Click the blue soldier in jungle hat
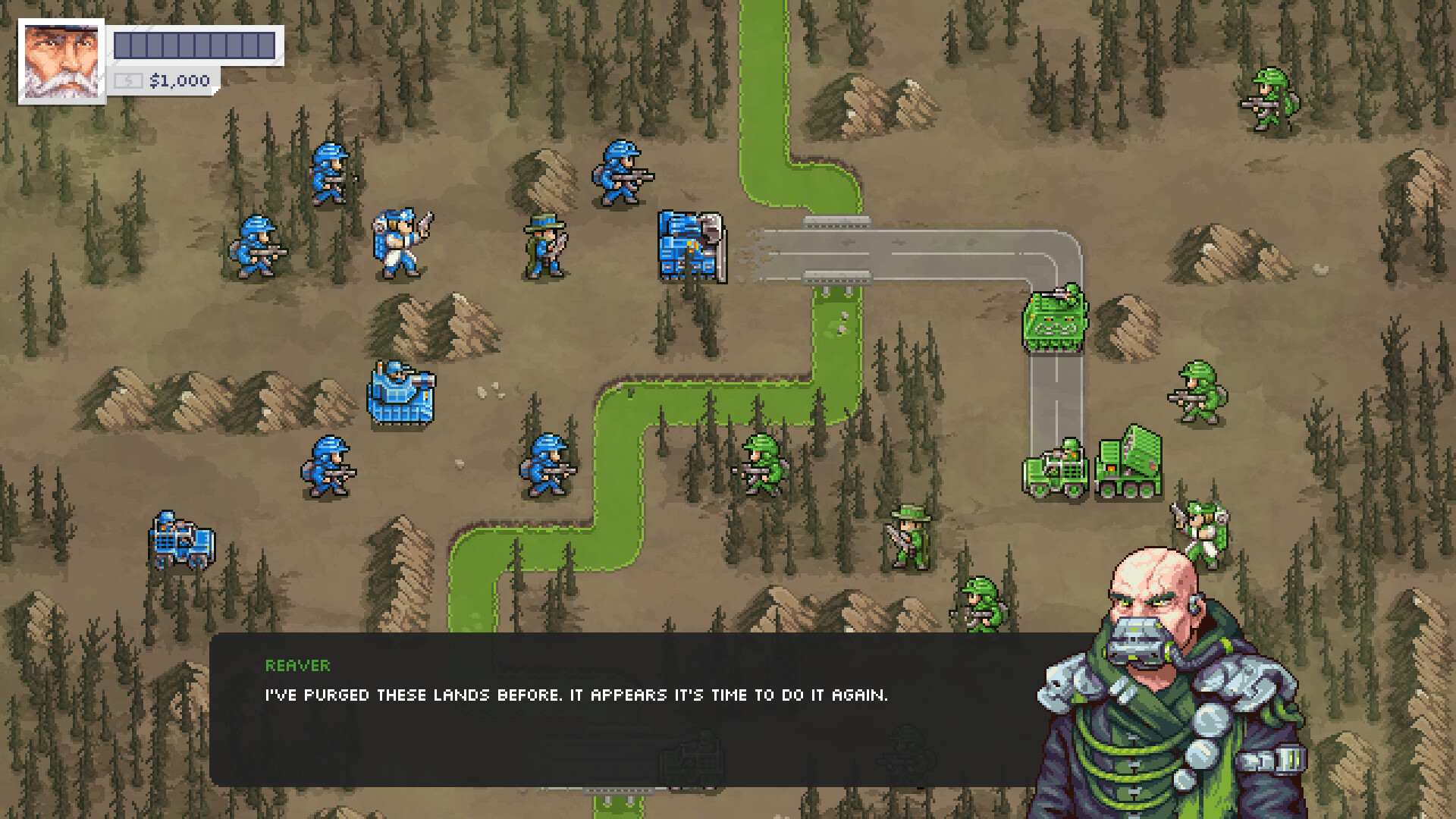Viewport: 1456px width, 819px height. click(543, 243)
